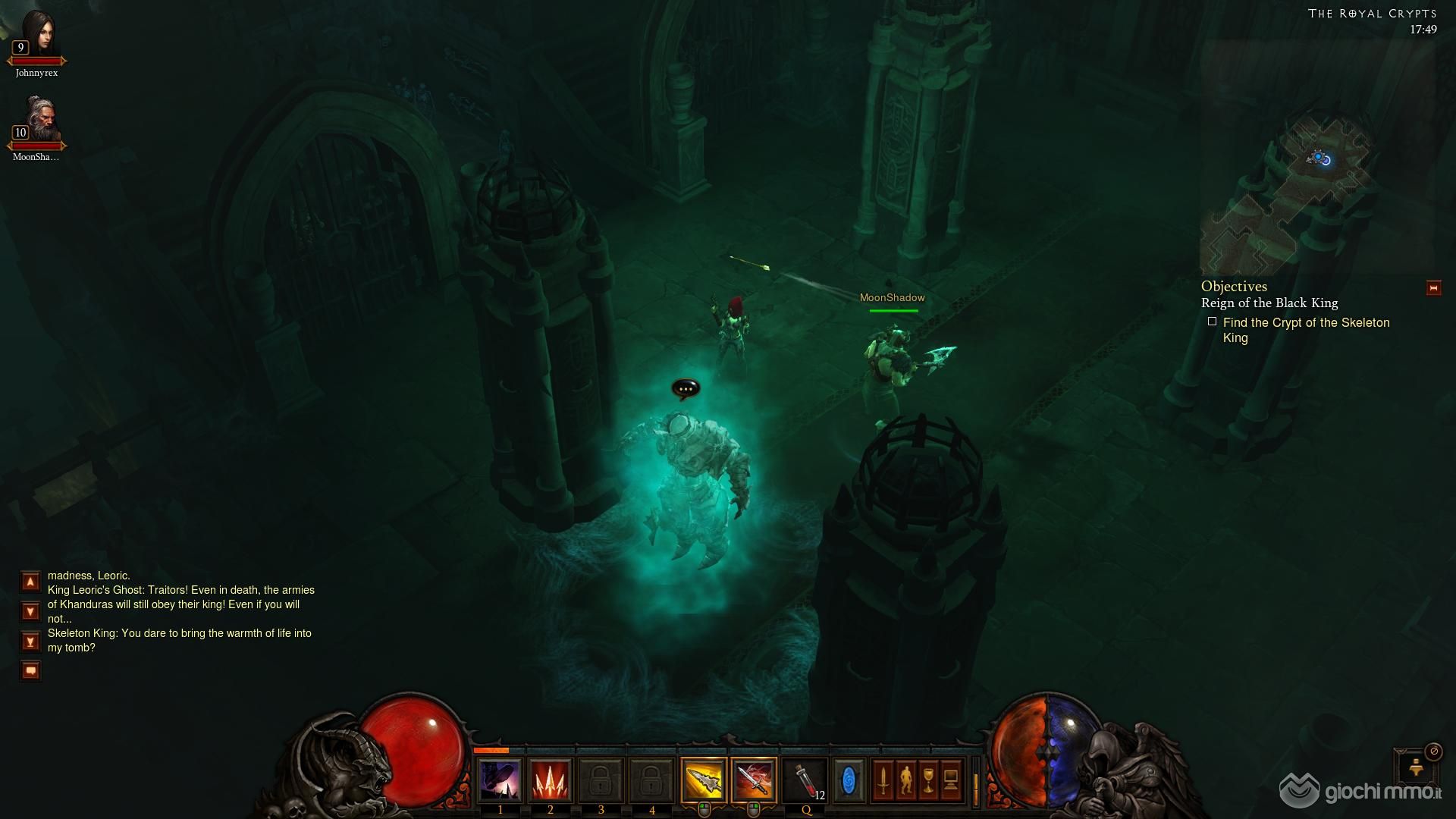
Task: Open the computer game menu button
Action: click(951, 780)
